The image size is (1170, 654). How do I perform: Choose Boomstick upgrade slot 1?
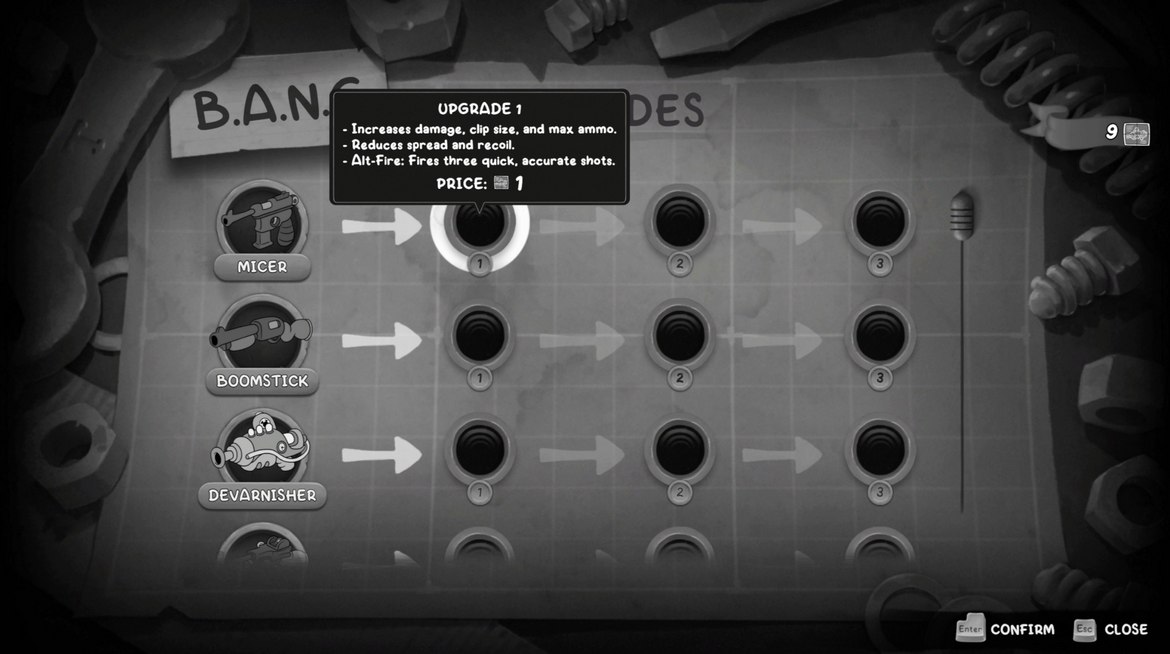(479, 337)
